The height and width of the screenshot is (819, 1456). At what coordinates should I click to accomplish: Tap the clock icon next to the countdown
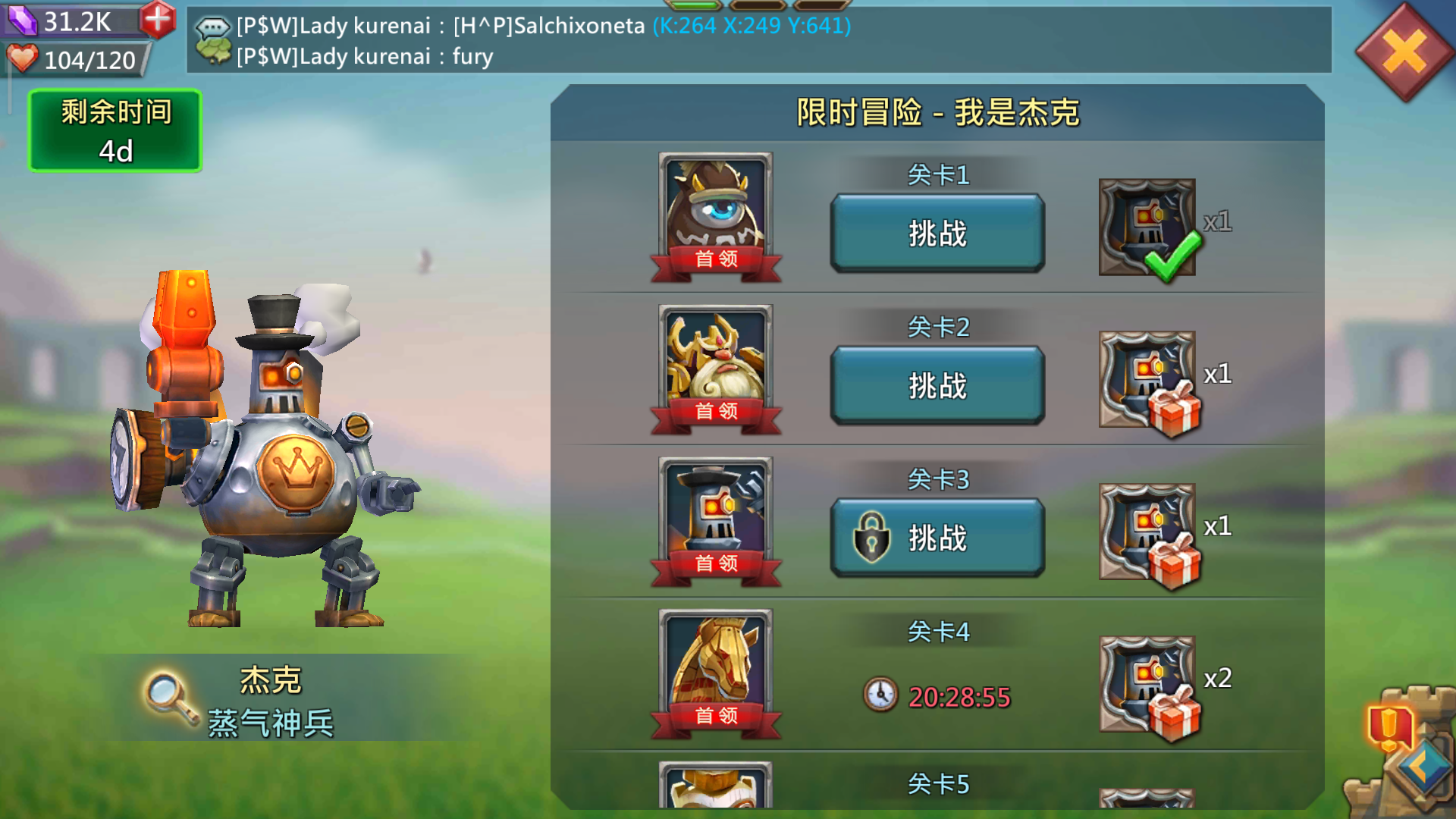(882, 694)
